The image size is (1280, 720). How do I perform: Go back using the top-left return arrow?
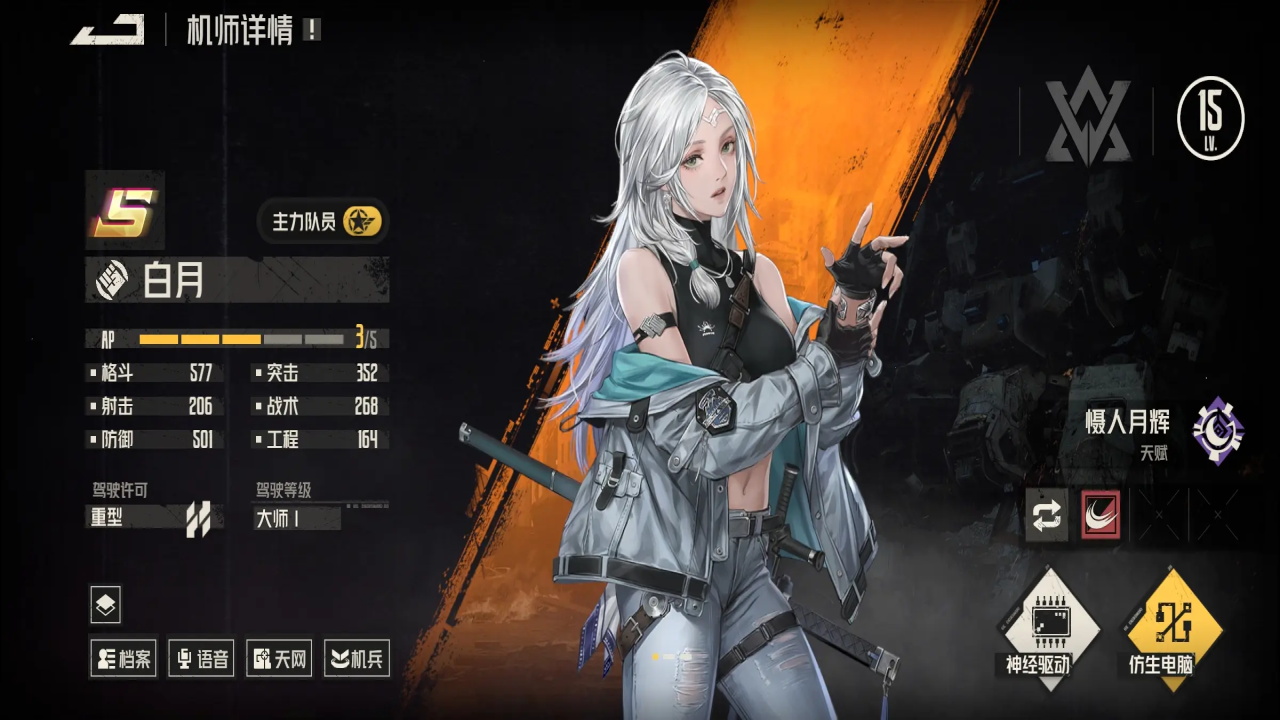pyautogui.click(x=107, y=30)
